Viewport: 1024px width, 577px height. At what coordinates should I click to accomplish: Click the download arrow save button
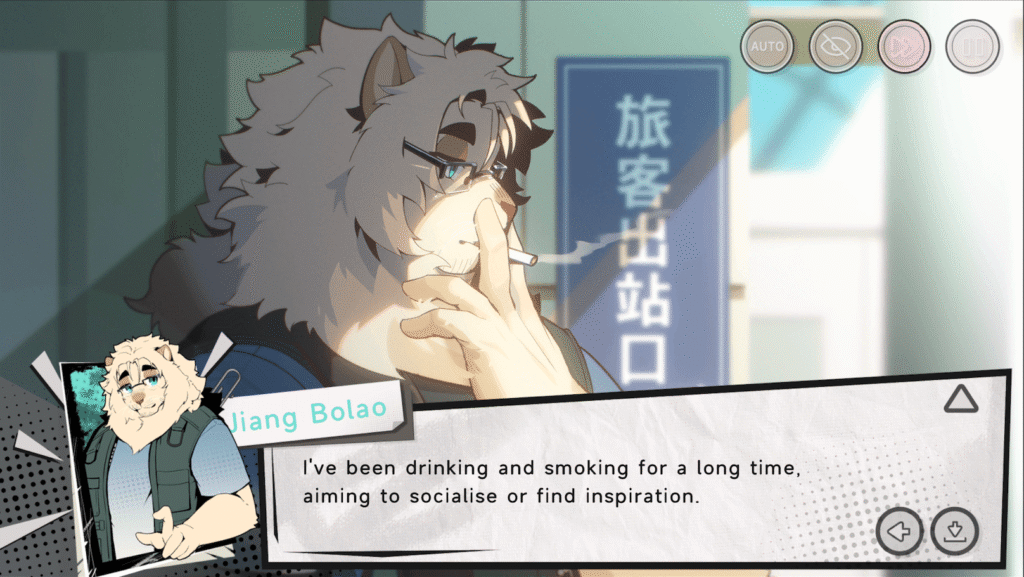[954, 531]
